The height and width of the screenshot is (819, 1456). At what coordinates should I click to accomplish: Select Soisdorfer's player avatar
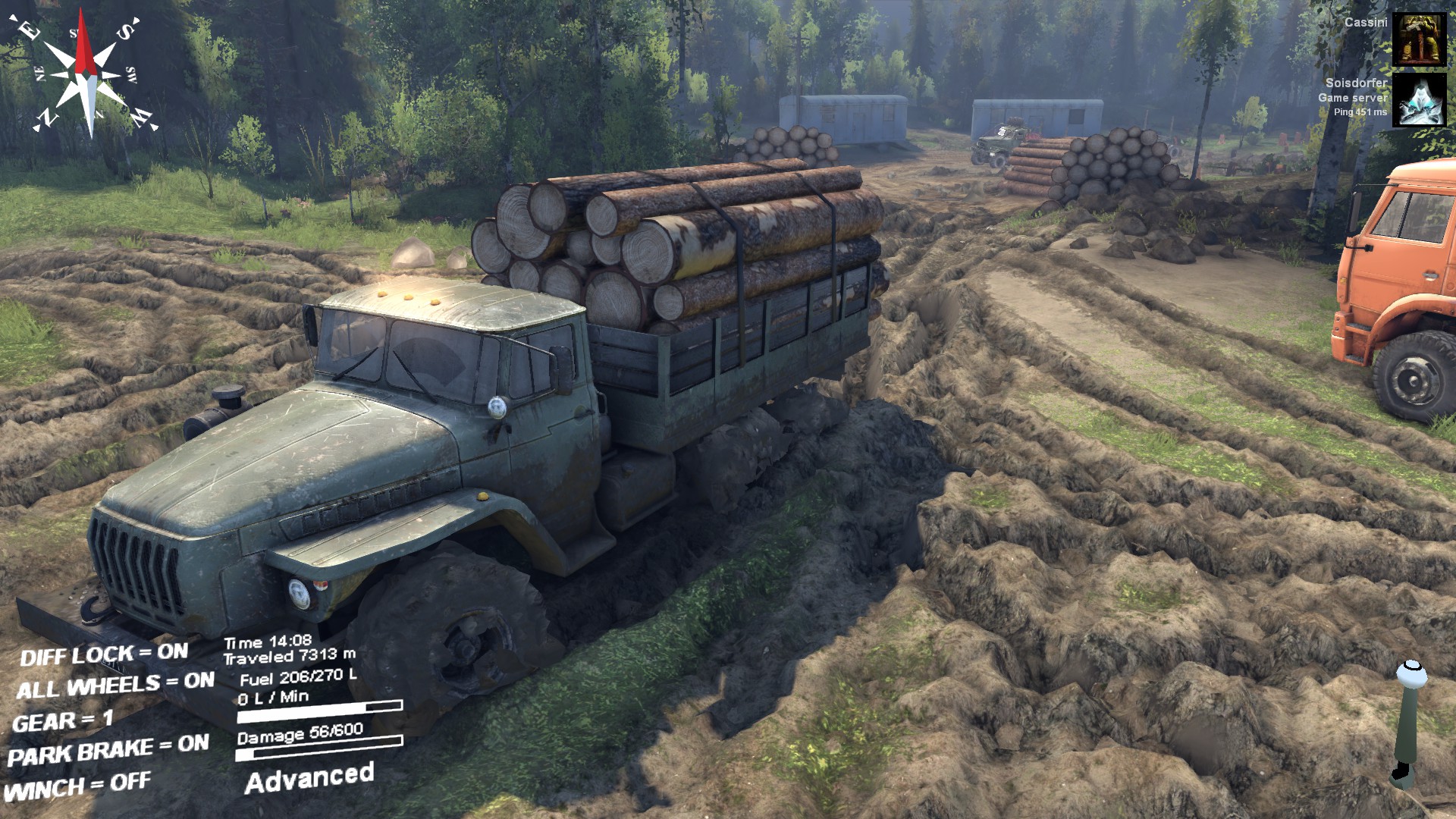[x=1419, y=100]
